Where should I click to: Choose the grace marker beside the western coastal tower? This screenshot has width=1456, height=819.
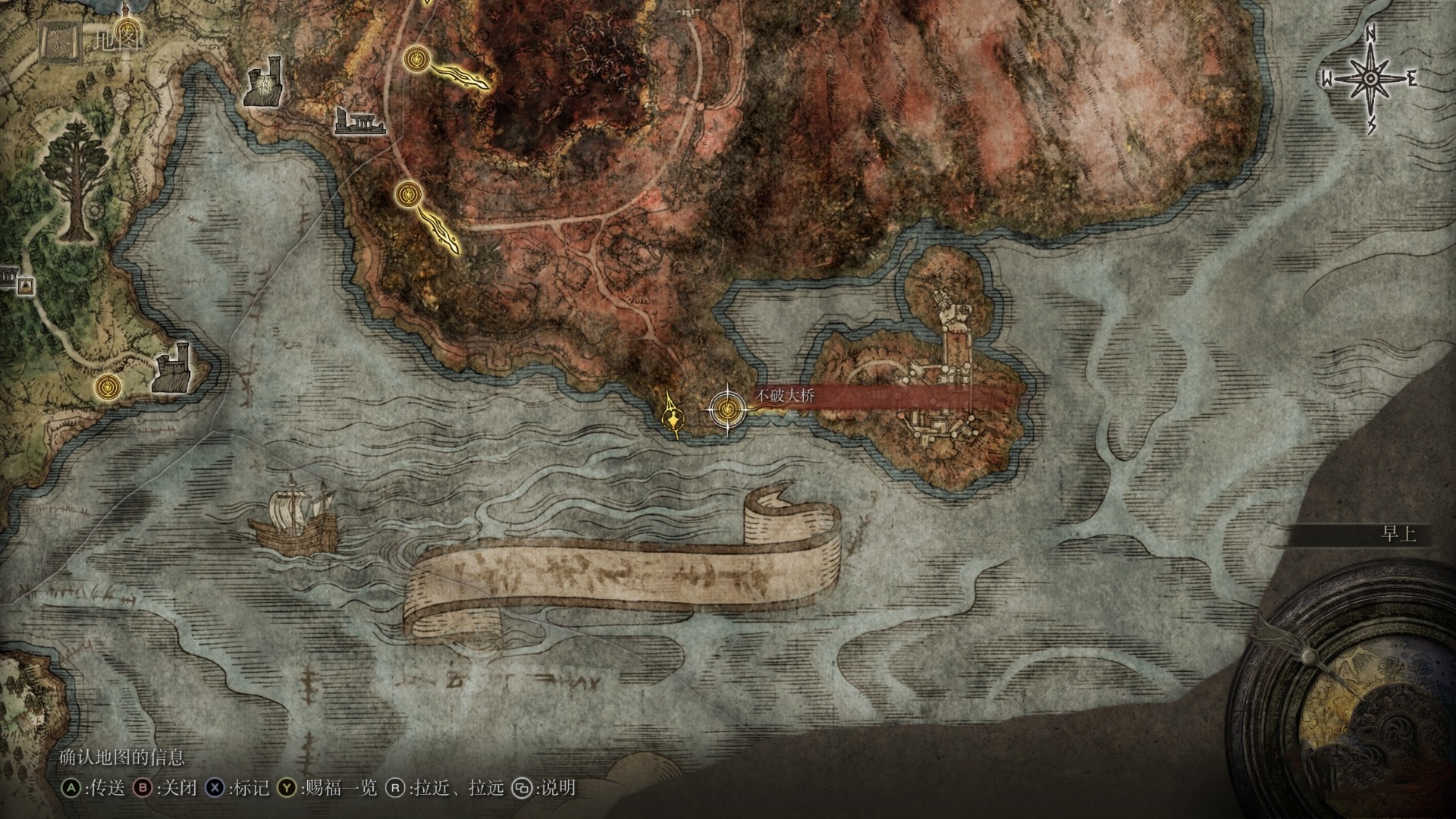109,387
